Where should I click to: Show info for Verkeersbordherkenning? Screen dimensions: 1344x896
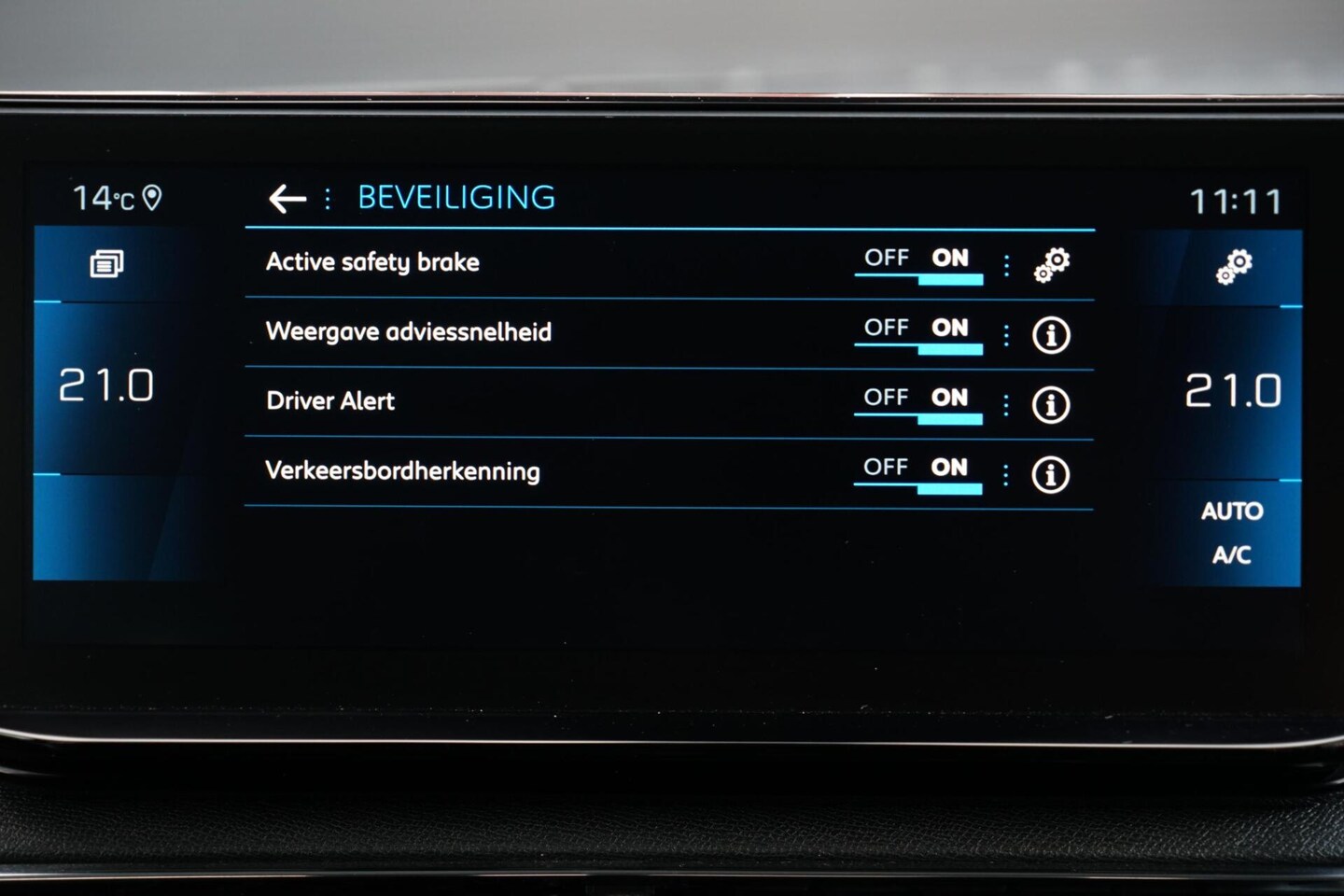coord(1050,475)
